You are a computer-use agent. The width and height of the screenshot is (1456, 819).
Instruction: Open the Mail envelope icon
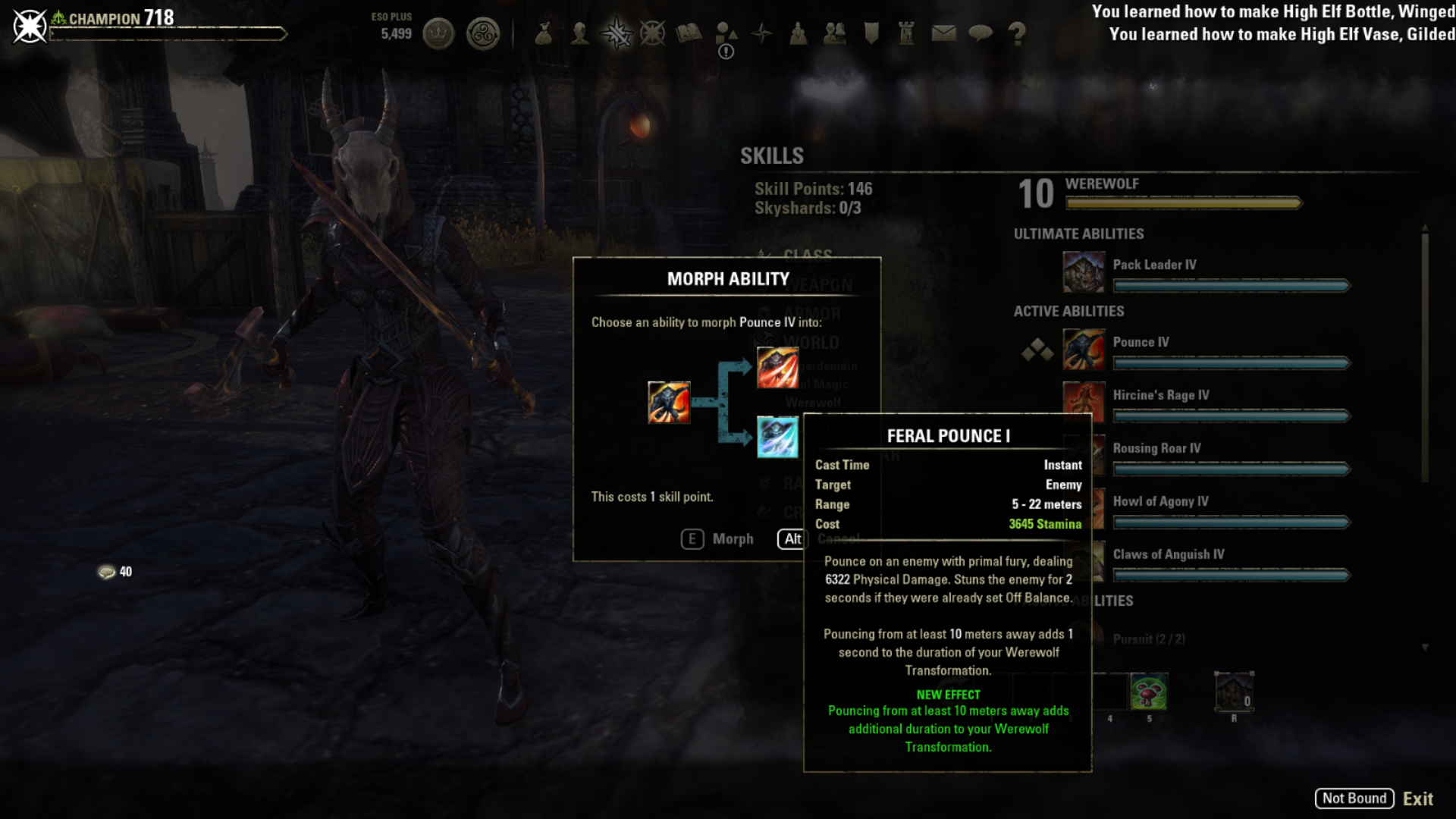coord(943,33)
